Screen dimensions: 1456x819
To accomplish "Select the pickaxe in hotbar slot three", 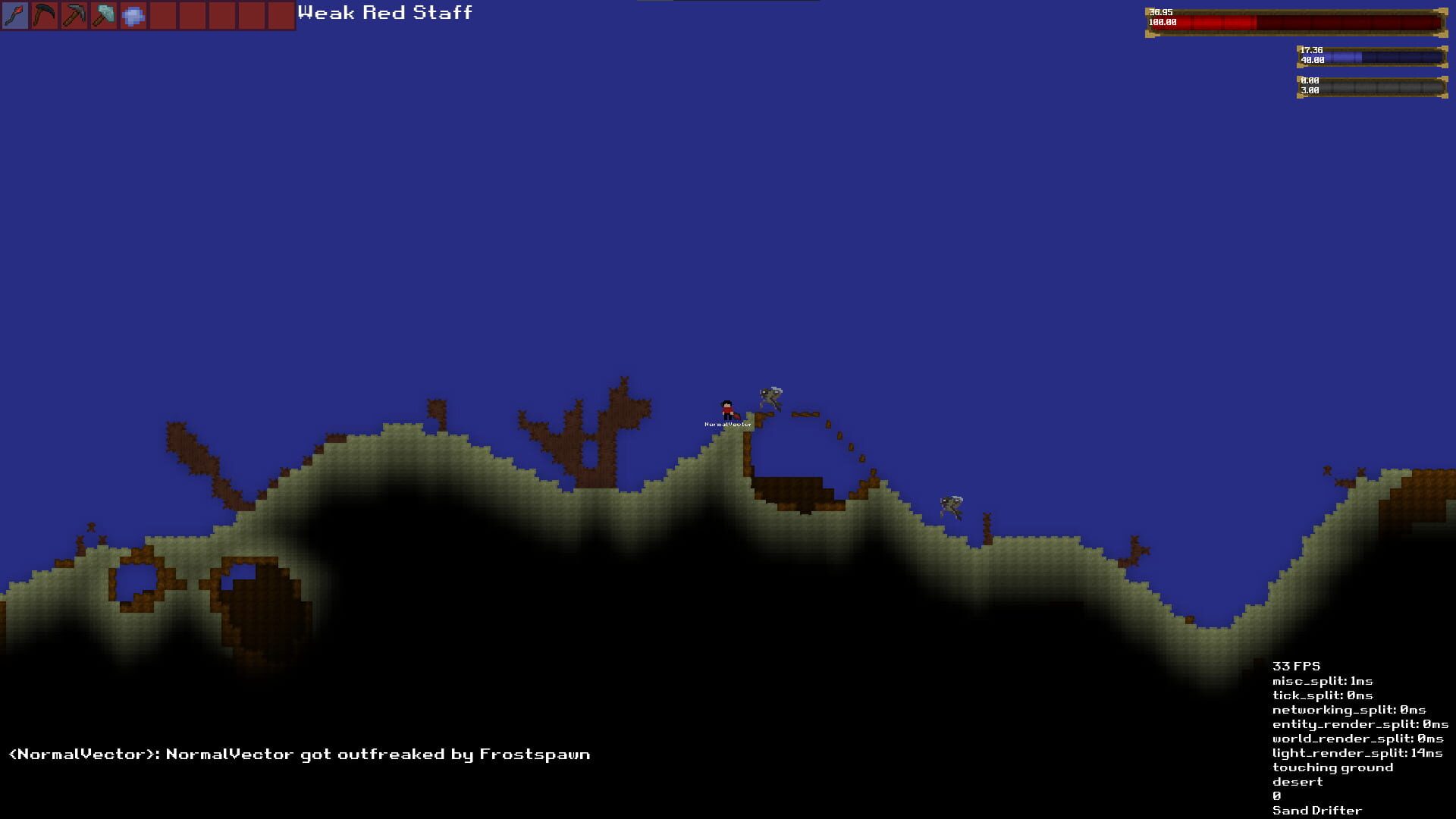I will tap(74, 14).
